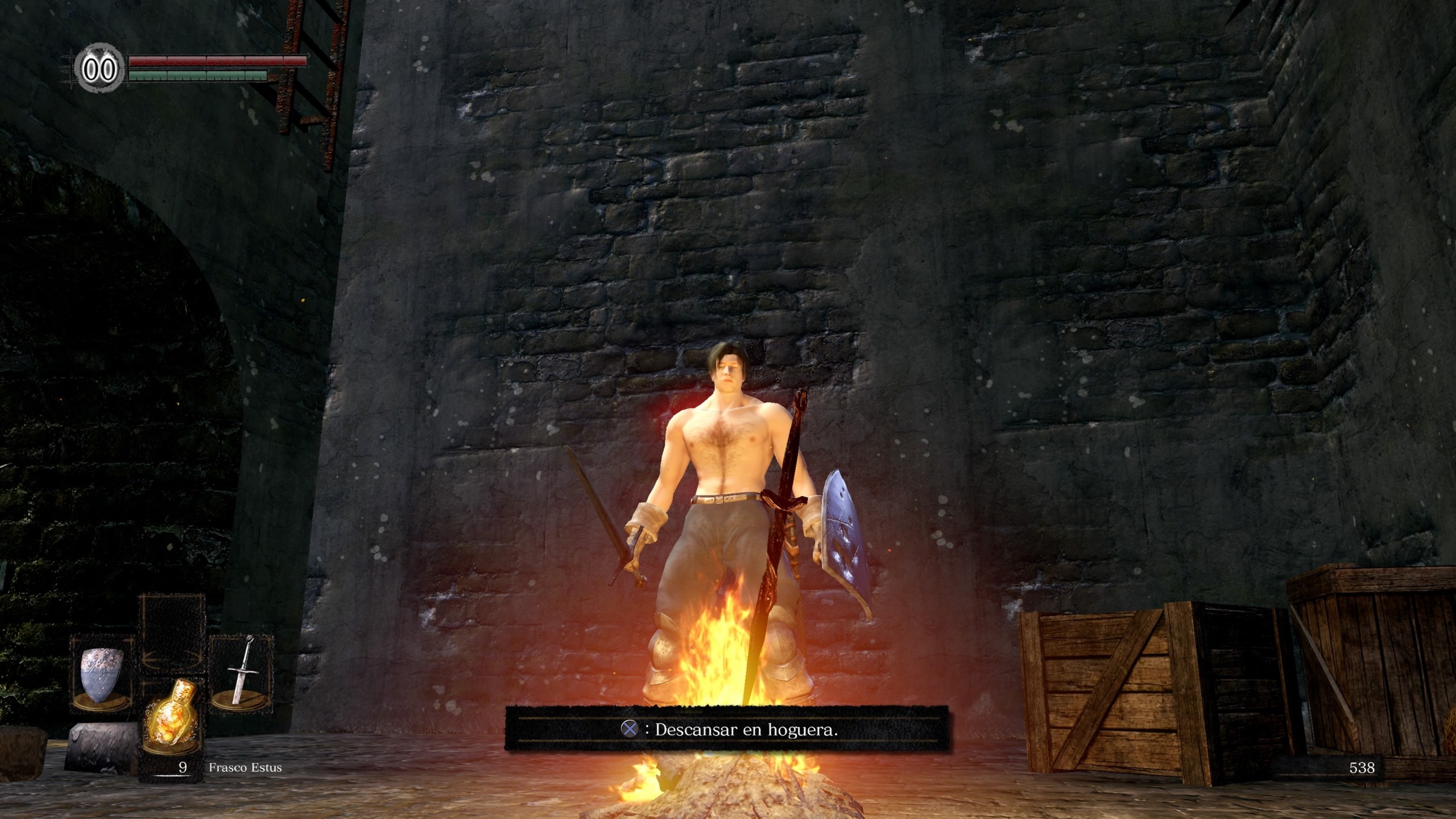
Task: Click the humanity counter showing 00
Action: tap(100, 68)
